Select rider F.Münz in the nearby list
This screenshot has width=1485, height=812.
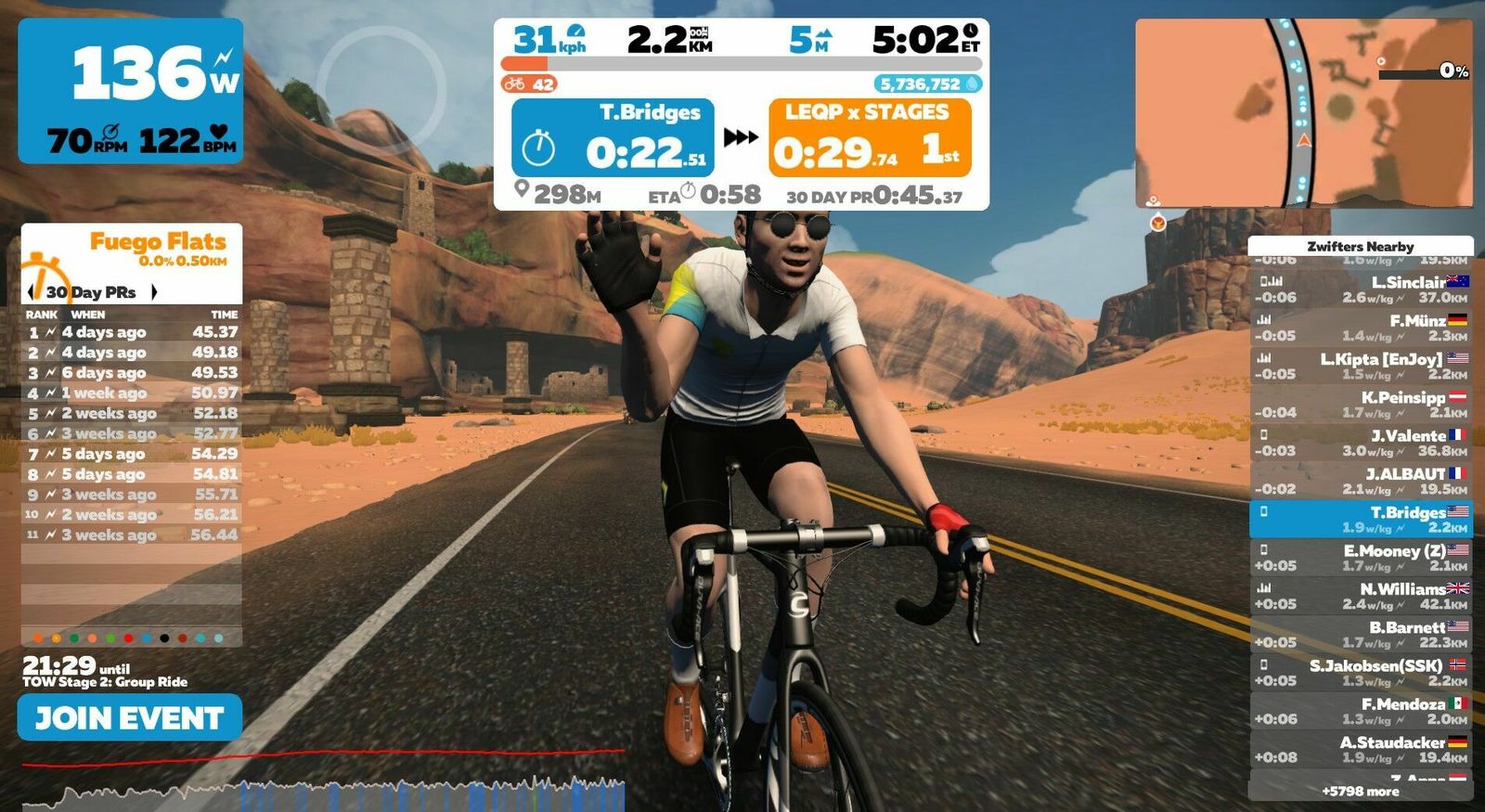pos(1360,328)
